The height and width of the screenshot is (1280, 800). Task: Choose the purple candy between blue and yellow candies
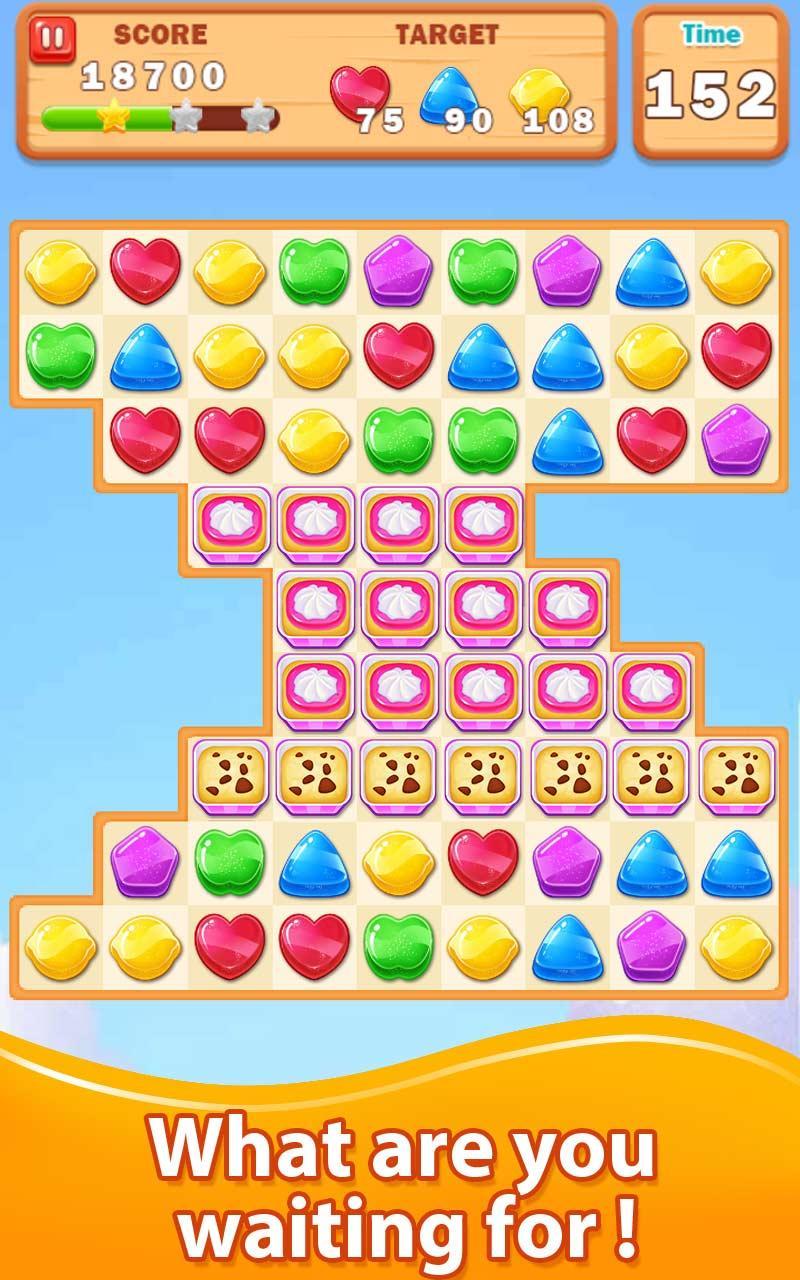pyautogui.click(x=651, y=946)
